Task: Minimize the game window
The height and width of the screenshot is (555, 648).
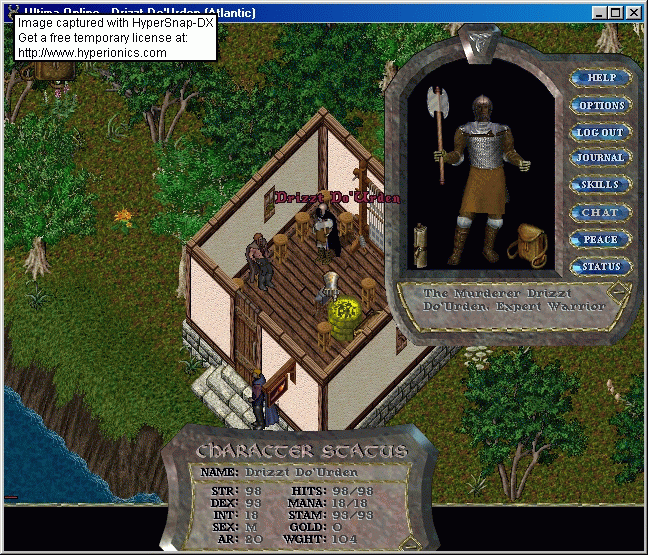Action: 599,12
